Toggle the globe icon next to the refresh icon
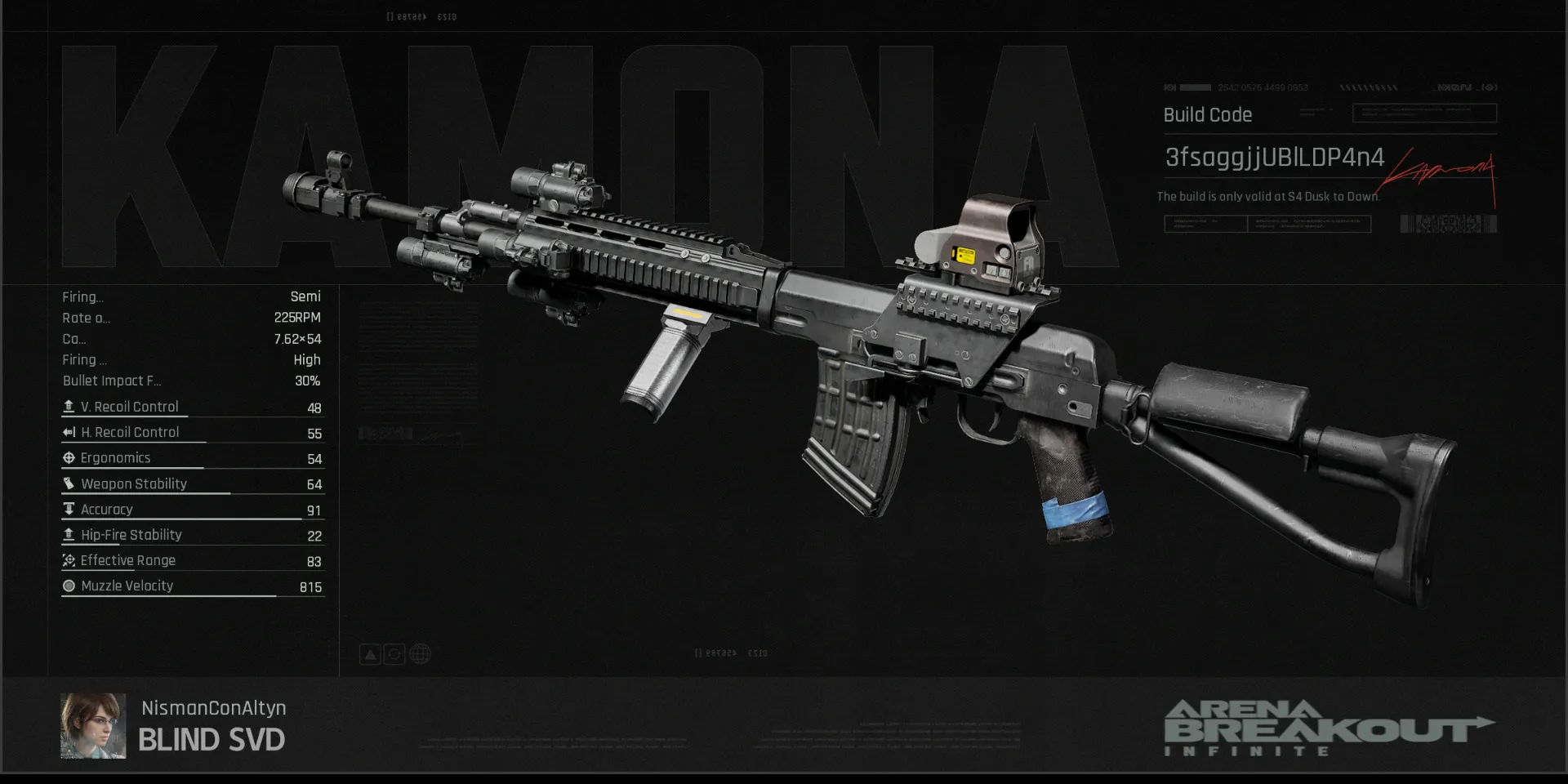Screen dimensions: 1568x784 coord(420,653)
